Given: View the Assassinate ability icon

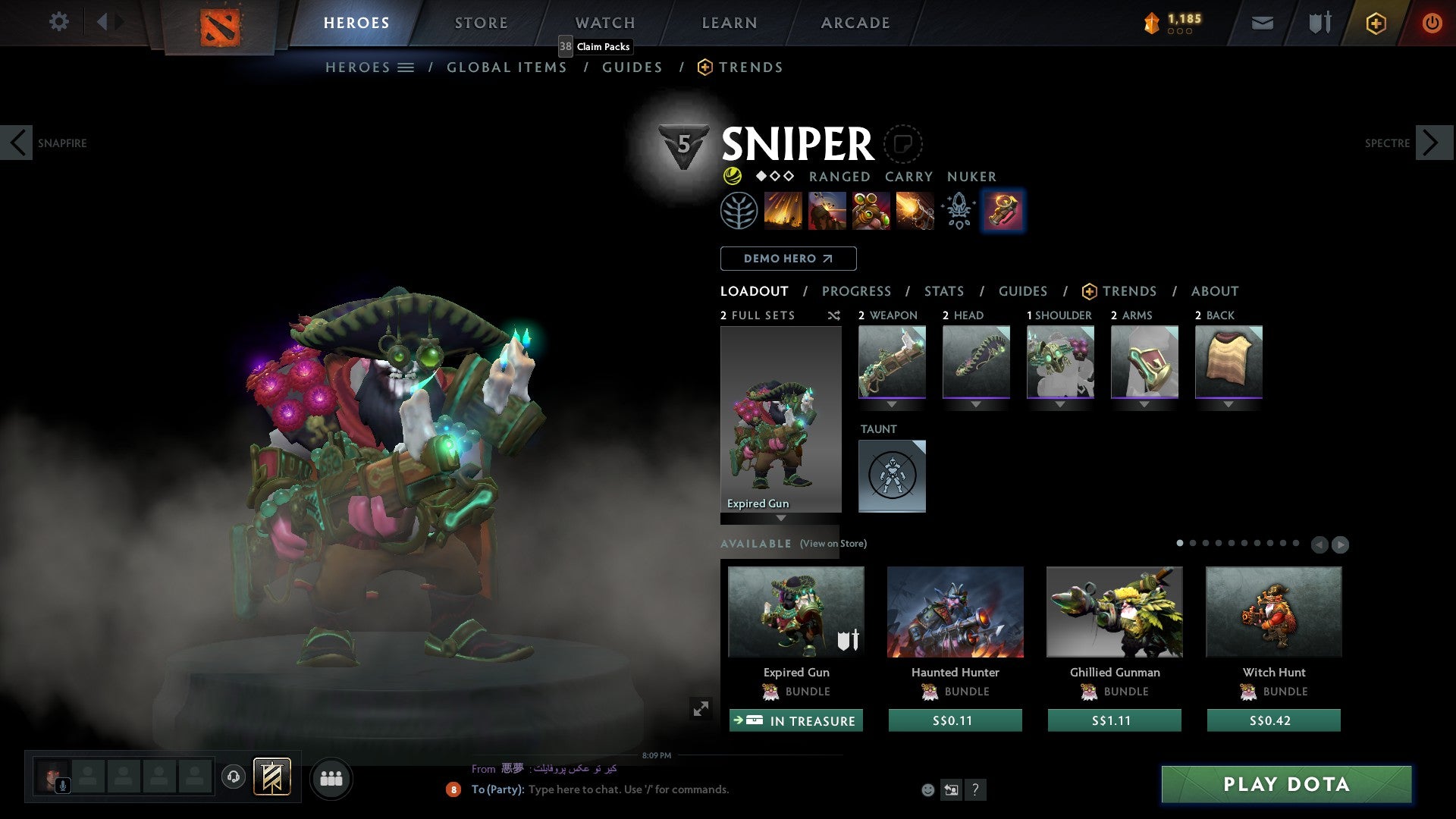Looking at the screenshot, I should click(x=913, y=210).
